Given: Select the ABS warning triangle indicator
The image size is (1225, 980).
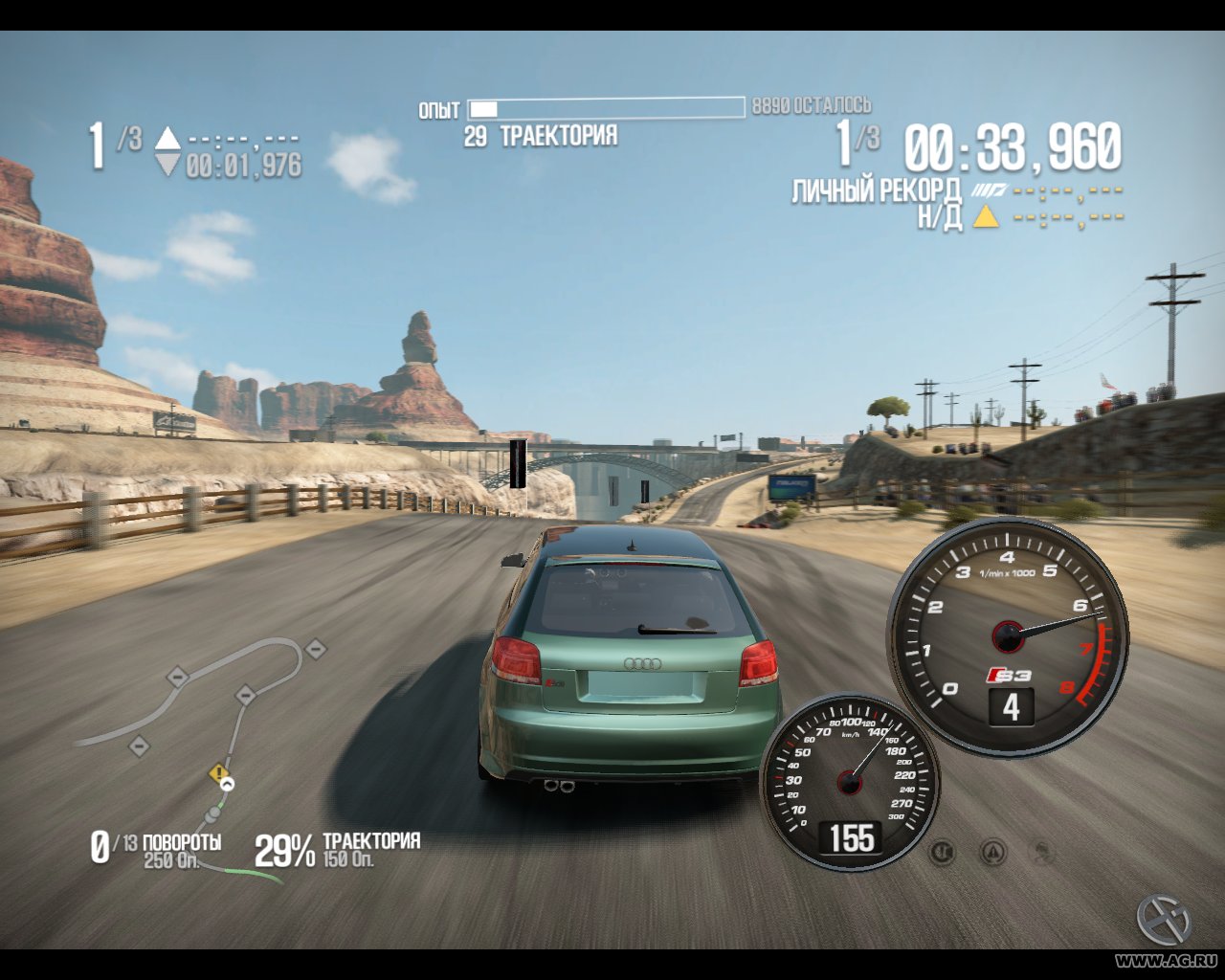Looking at the screenshot, I should (x=992, y=852).
